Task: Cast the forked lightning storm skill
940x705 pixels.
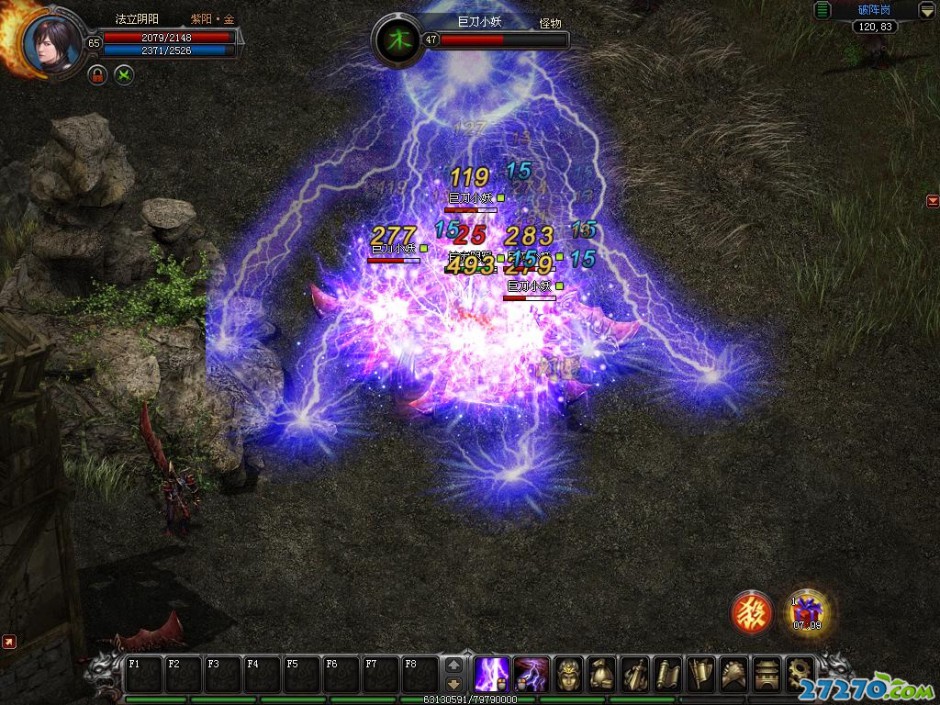Action: coord(531,673)
